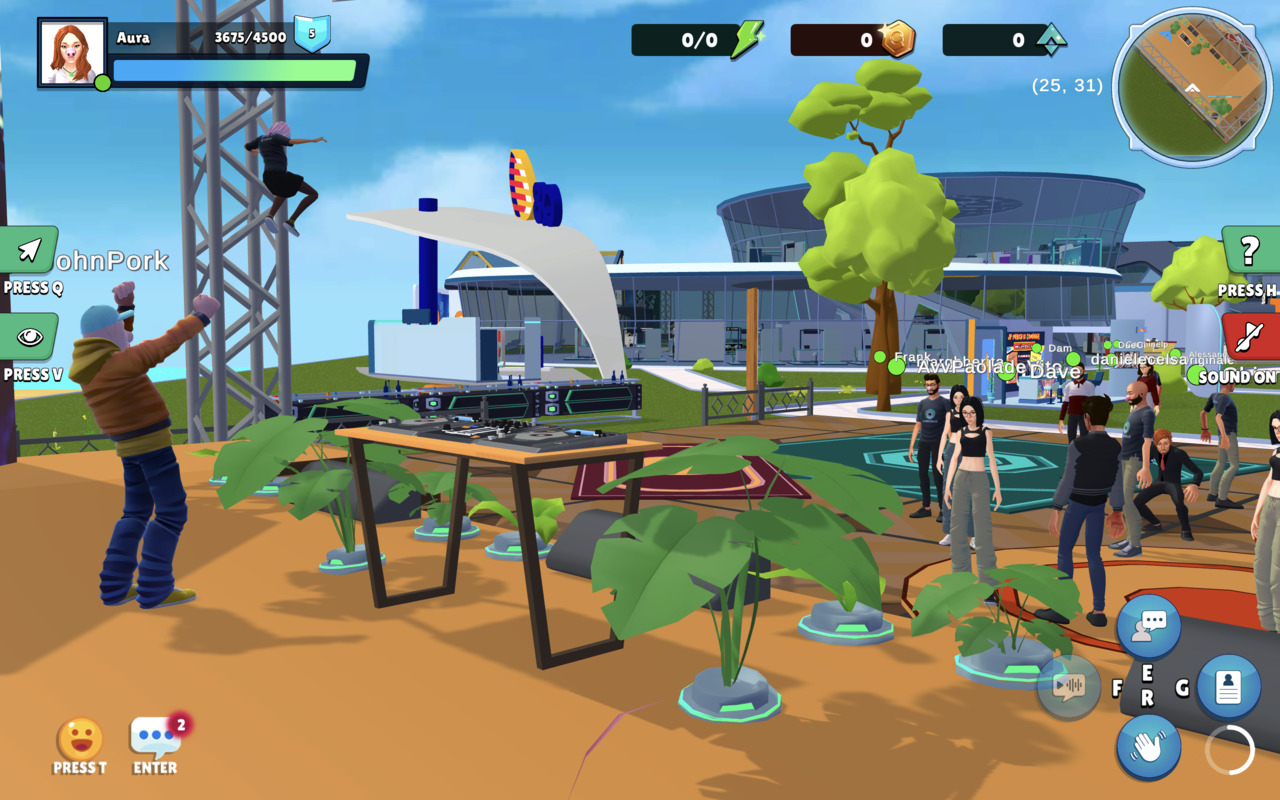Toggle the green eye view button
Screen dimensions: 1280x800
click(29, 337)
